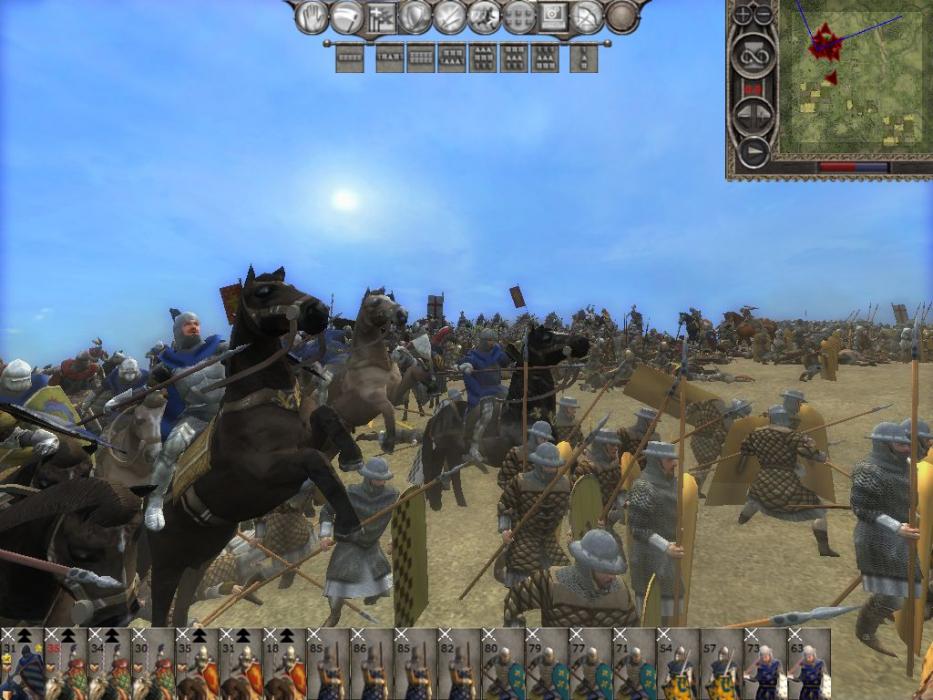The height and width of the screenshot is (700, 933).
Task: Click the hourglass infinity button beside minimap
Action: click(x=752, y=55)
